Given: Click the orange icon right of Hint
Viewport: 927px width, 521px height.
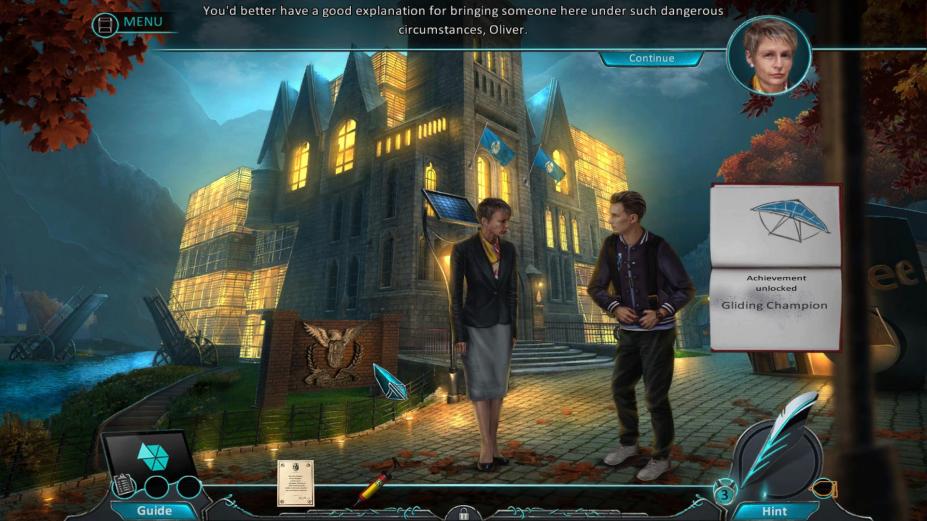Looking at the screenshot, I should pos(822,489).
